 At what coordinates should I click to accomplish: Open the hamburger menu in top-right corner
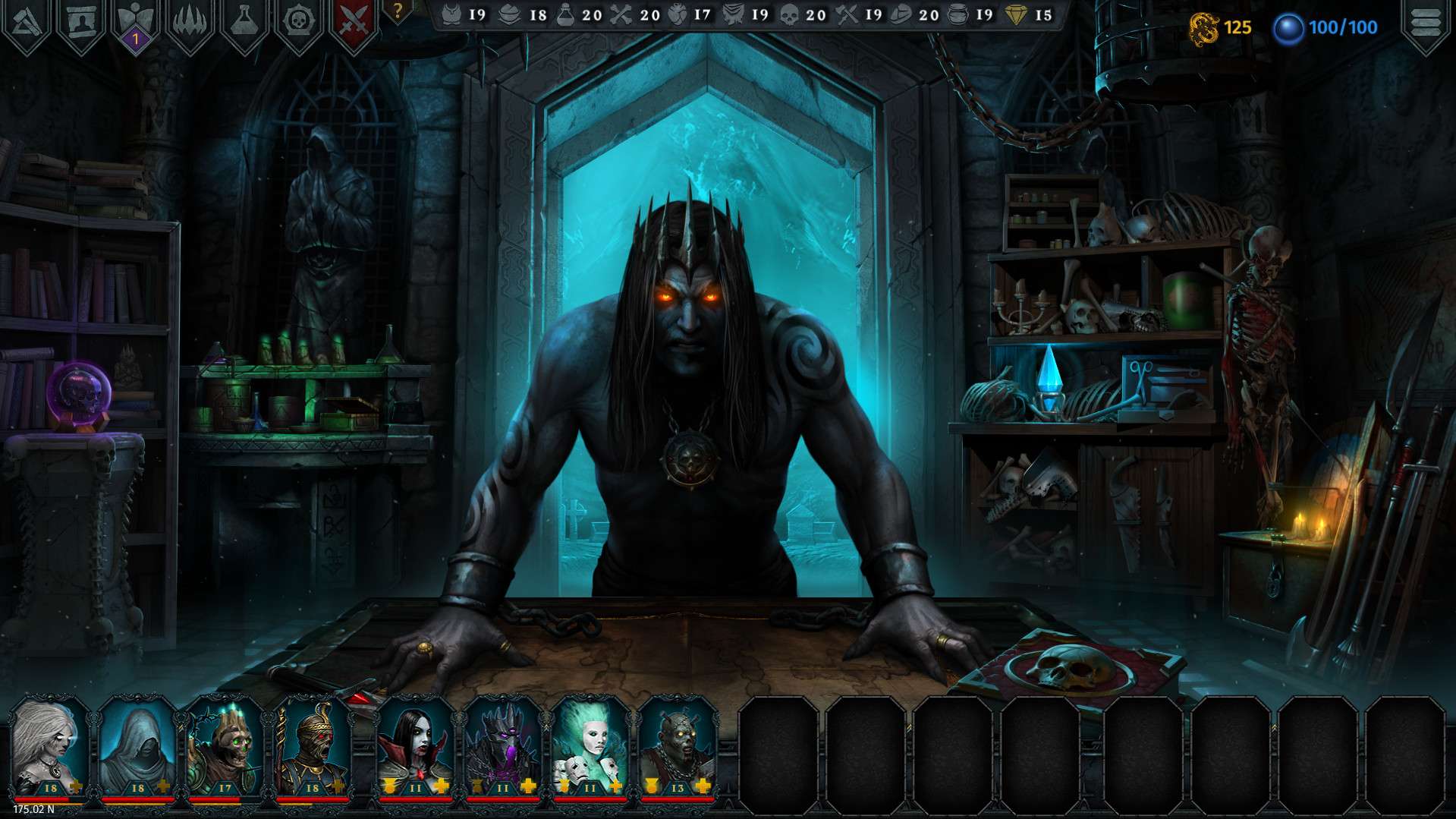[x=1426, y=21]
